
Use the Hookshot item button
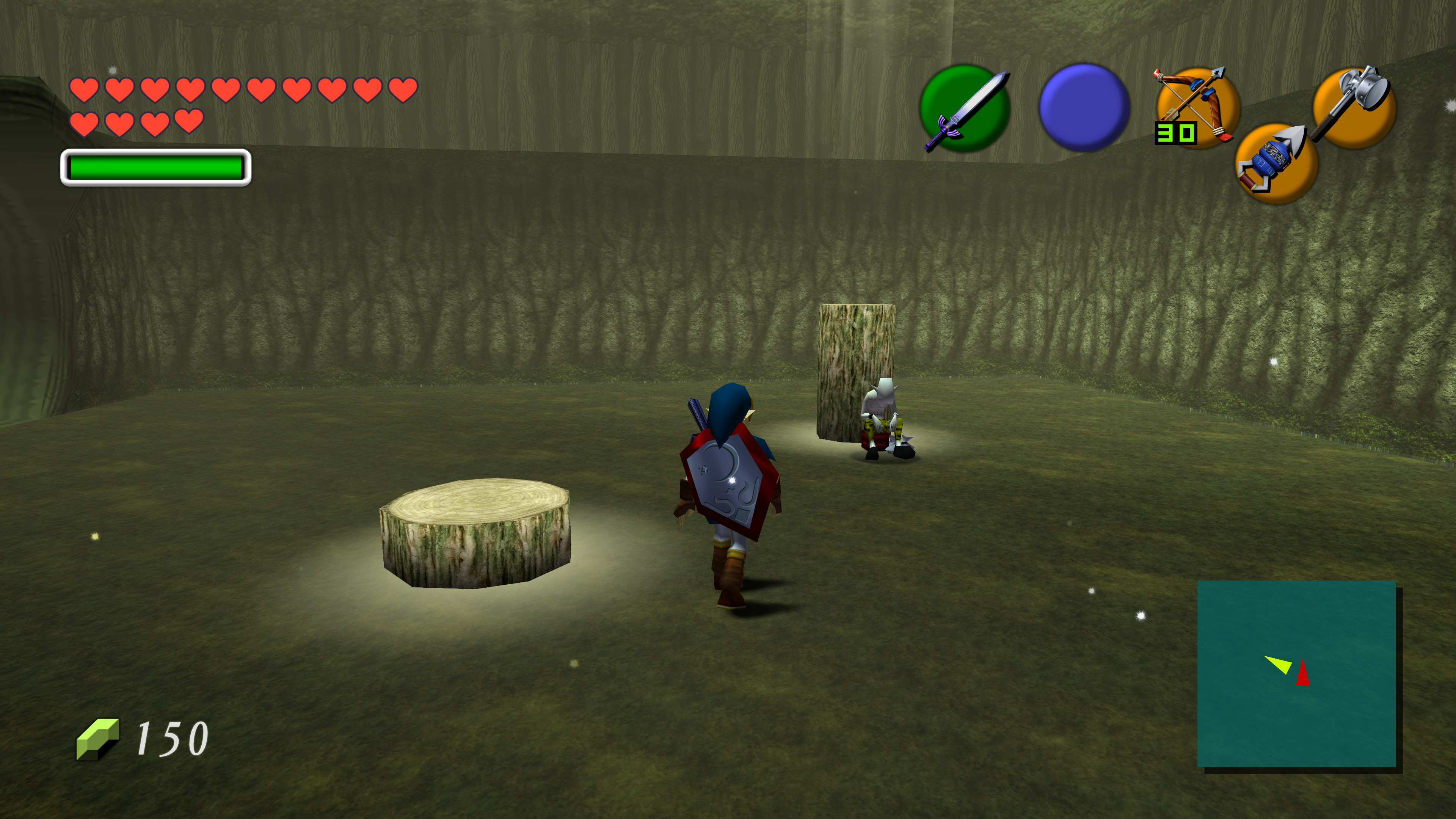pyautogui.click(x=1276, y=163)
